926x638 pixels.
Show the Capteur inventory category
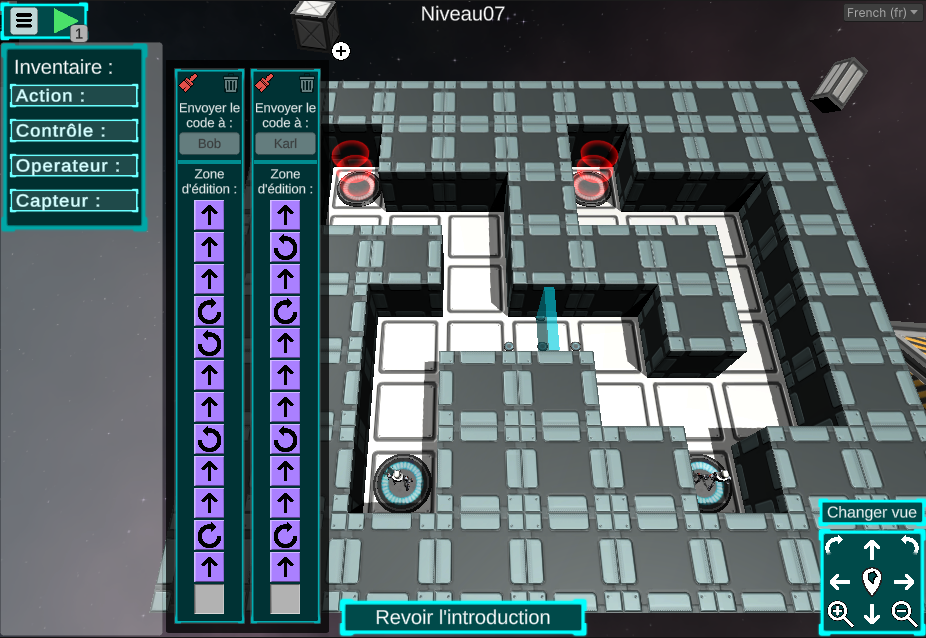tap(74, 201)
